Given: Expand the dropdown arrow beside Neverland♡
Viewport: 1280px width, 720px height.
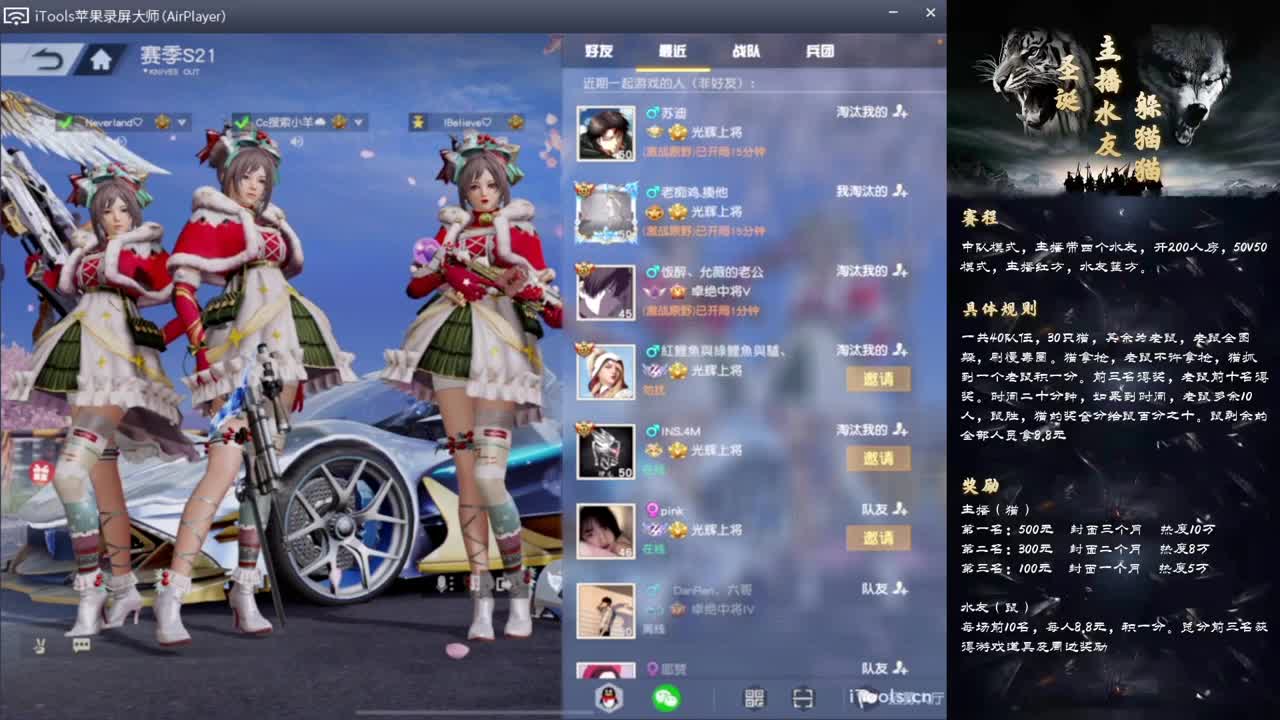Looking at the screenshot, I should [x=181, y=122].
